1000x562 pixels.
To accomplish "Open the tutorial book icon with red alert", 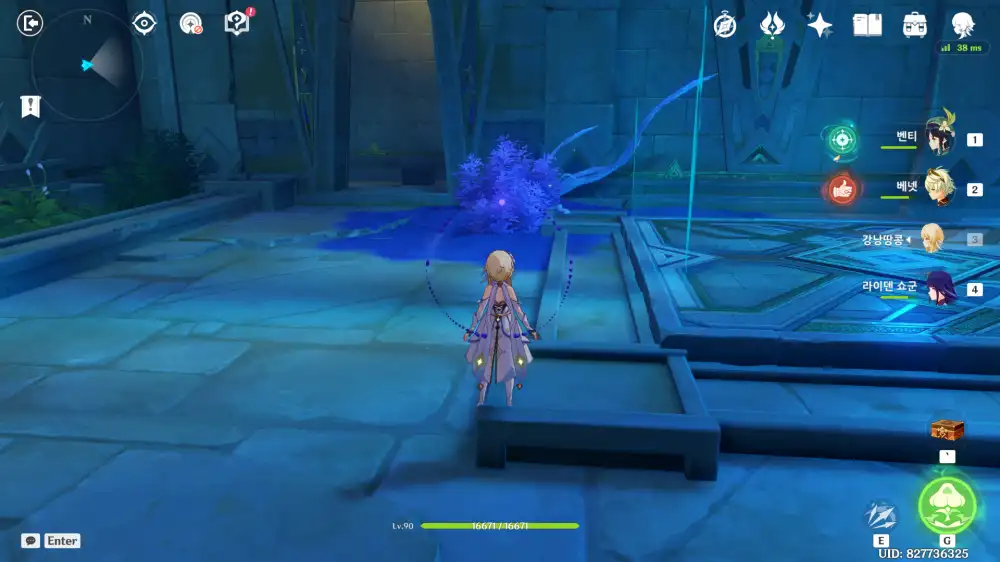I will click(237, 23).
